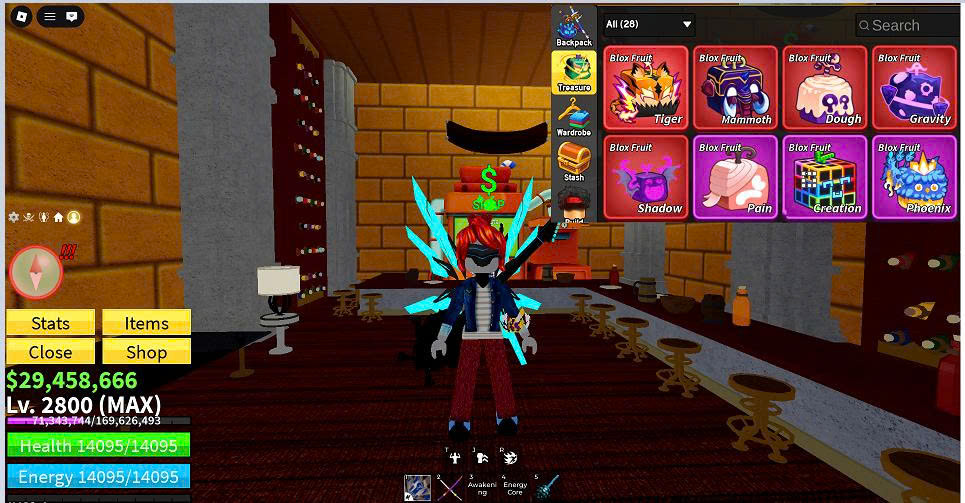
Task: Select the Tiger Blox Fruit
Action: [645, 87]
